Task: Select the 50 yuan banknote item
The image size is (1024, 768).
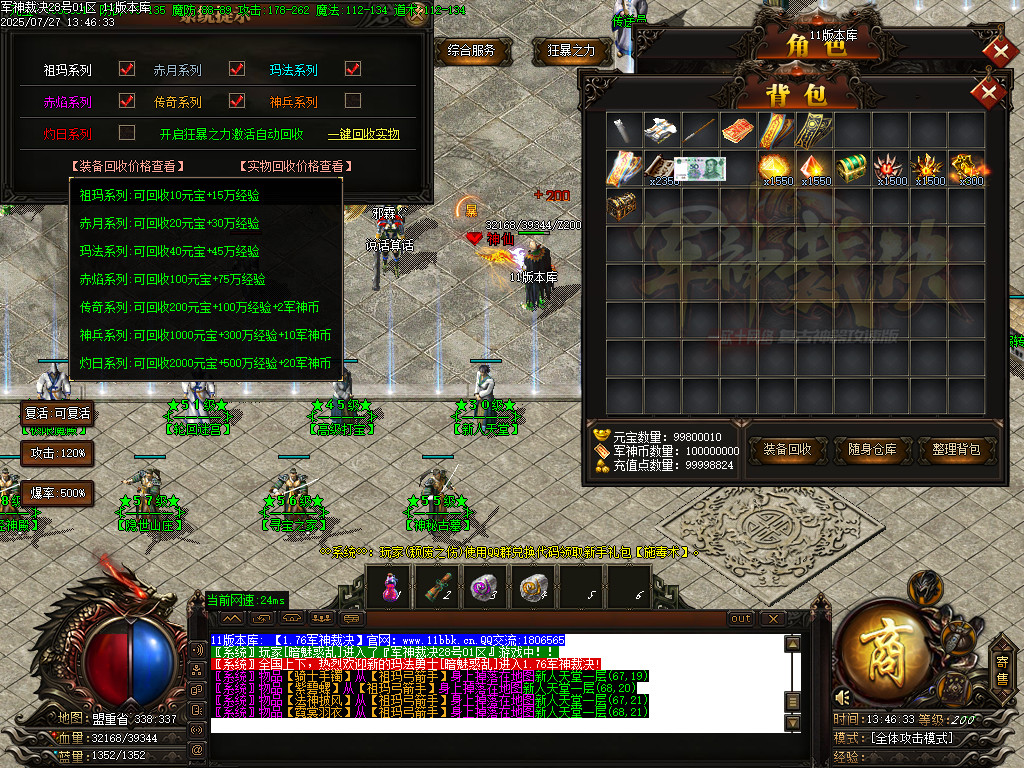Action: pyautogui.click(x=700, y=168)
